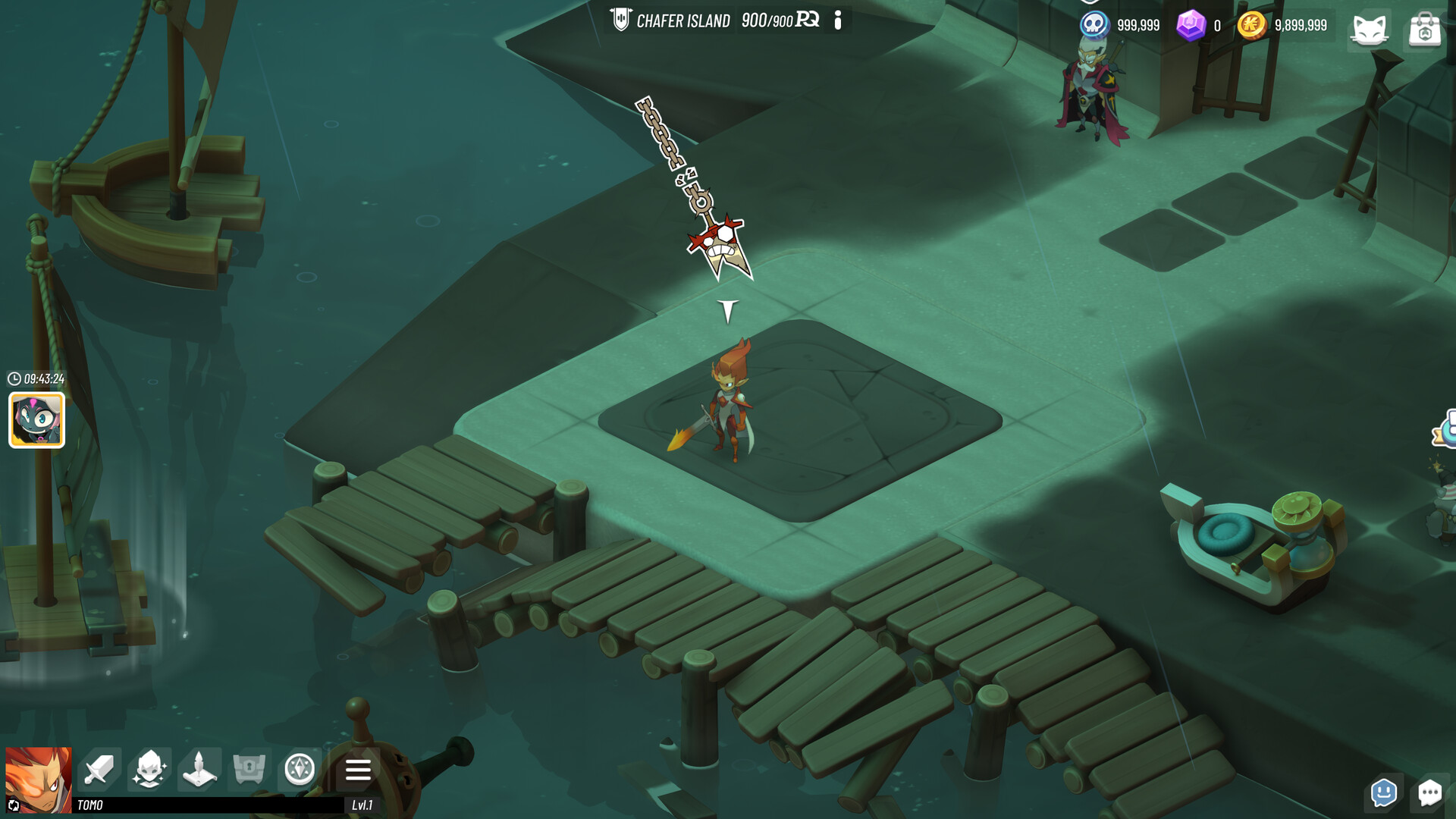
Task: Click the purple gem currency icon
Action: pos(1192,25)
